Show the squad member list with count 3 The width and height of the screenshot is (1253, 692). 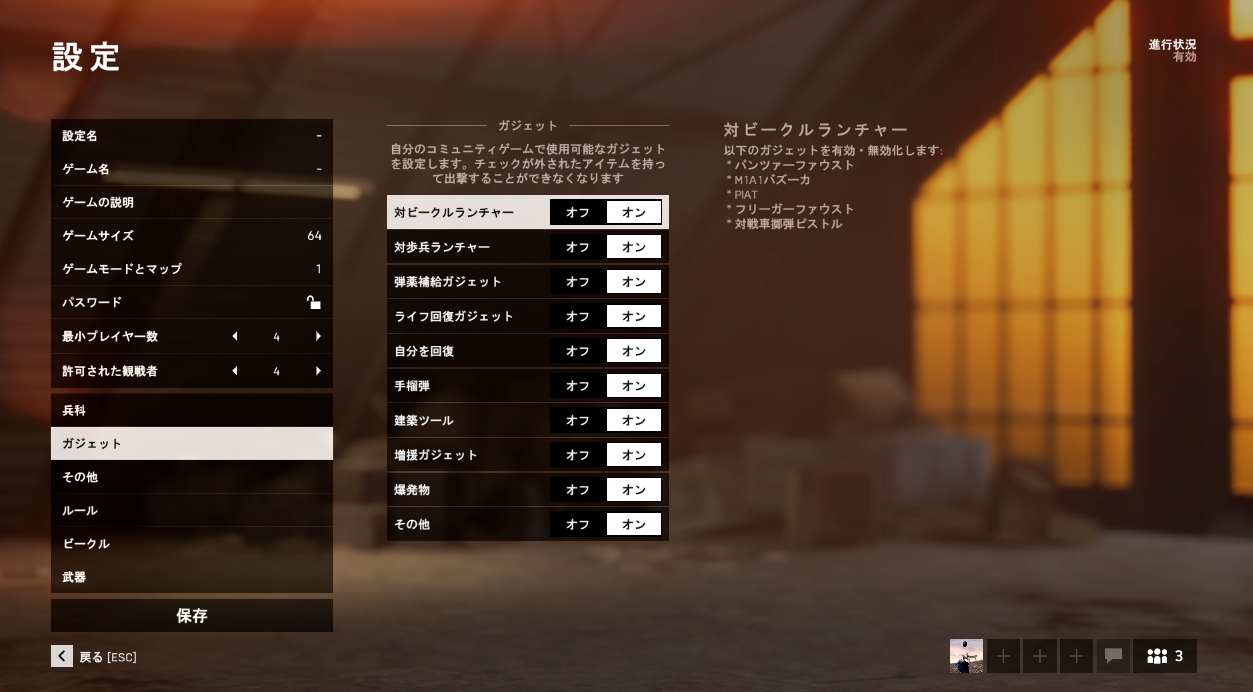[1165, 656]
